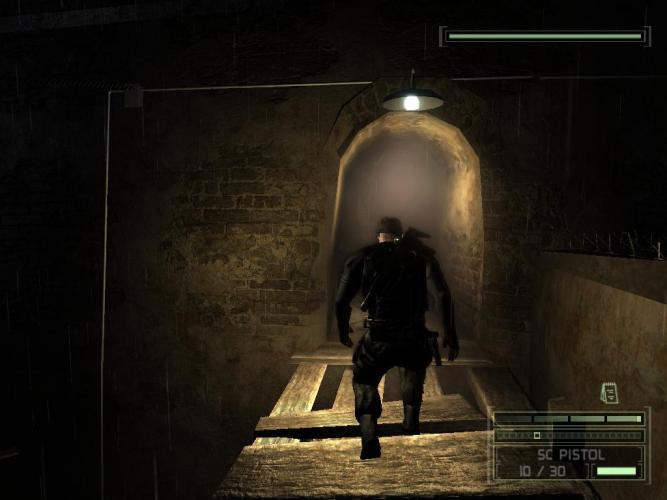The width and height of the screenshot is (667, 500).
Task: Open the notepad objectives icon
Action: click(609, 393)
